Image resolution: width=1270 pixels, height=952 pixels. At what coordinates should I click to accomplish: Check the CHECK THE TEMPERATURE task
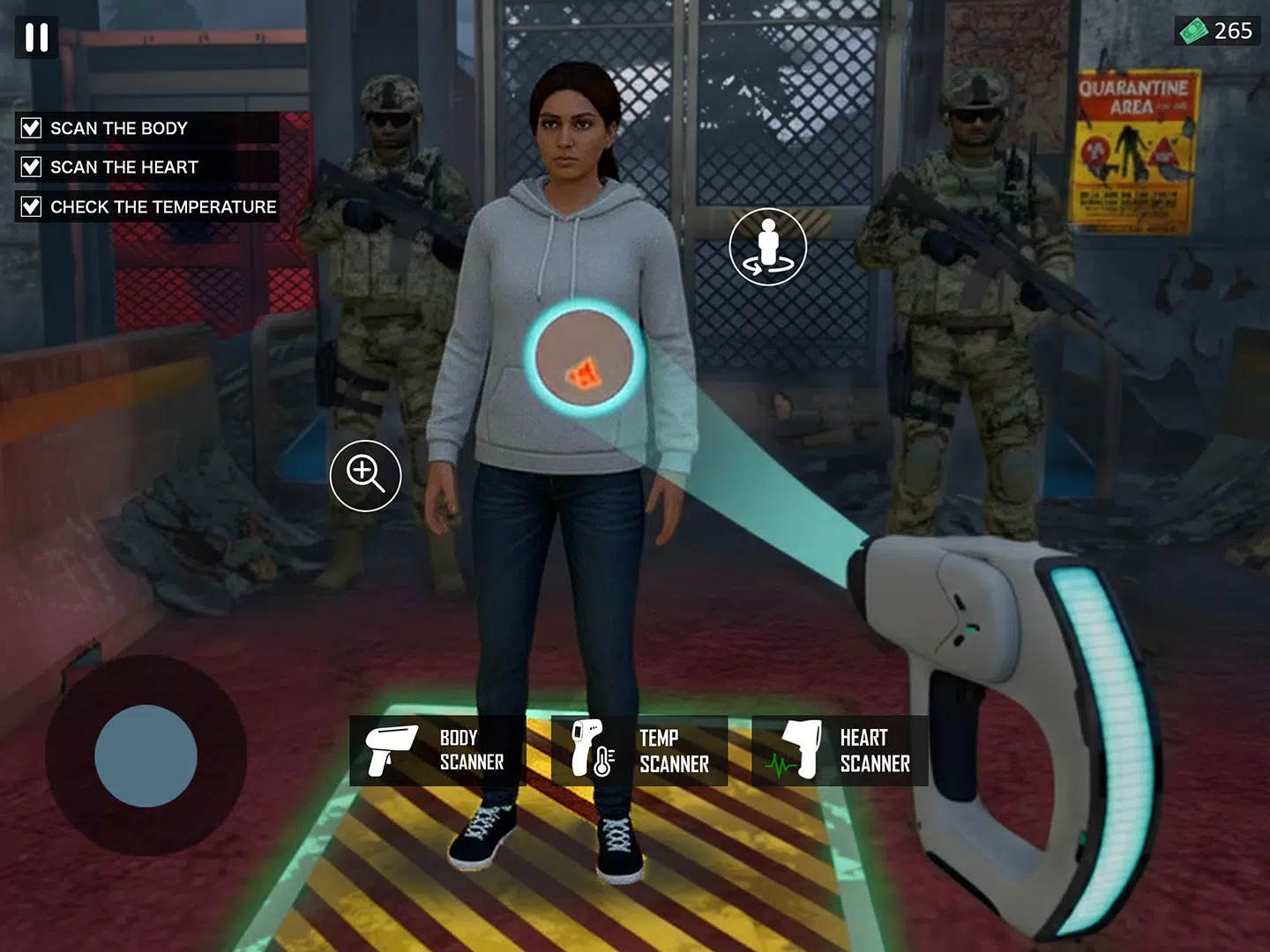click(31, 206)
